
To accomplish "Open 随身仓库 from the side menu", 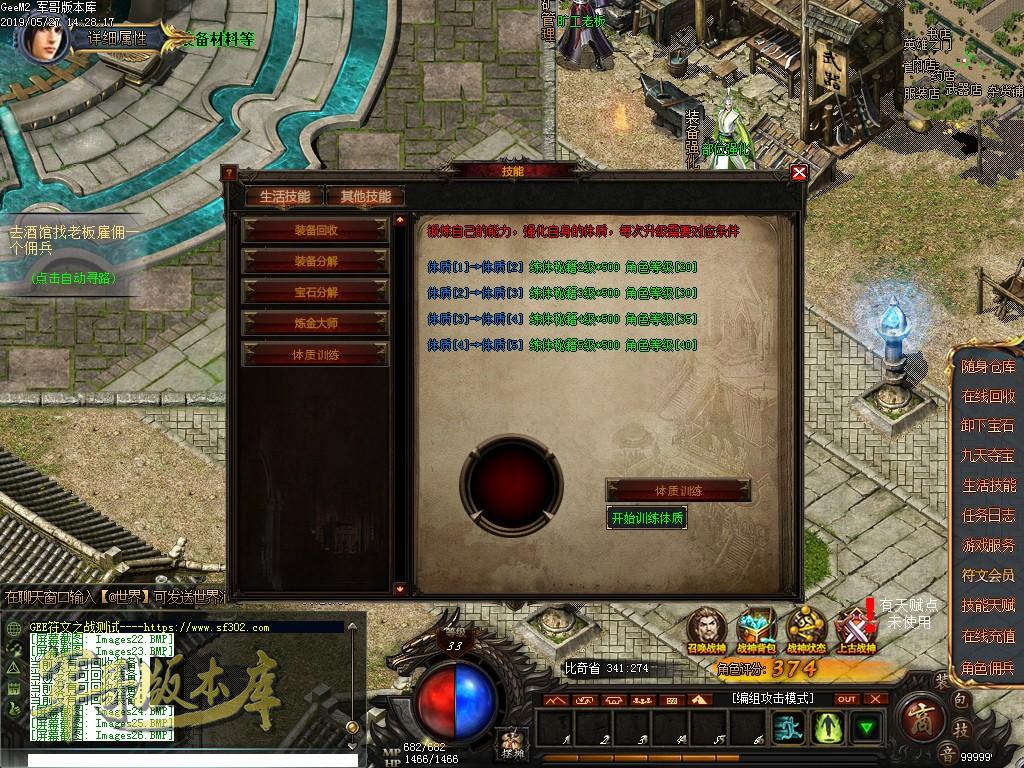I will tap(988, 367).
